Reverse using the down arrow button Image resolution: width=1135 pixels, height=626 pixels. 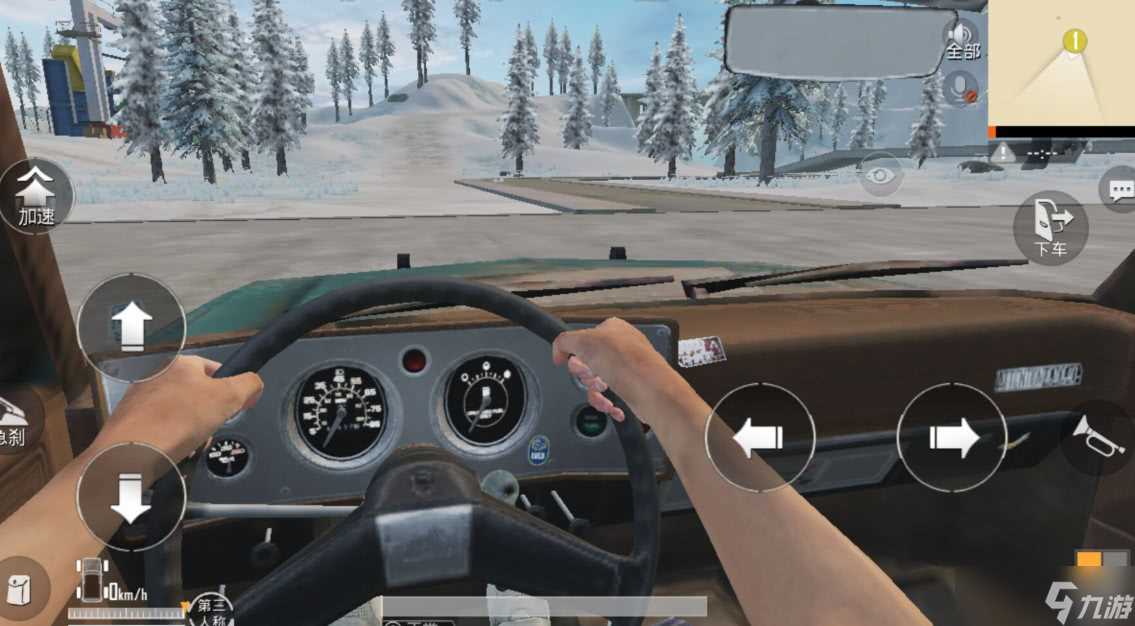(131, 497)
